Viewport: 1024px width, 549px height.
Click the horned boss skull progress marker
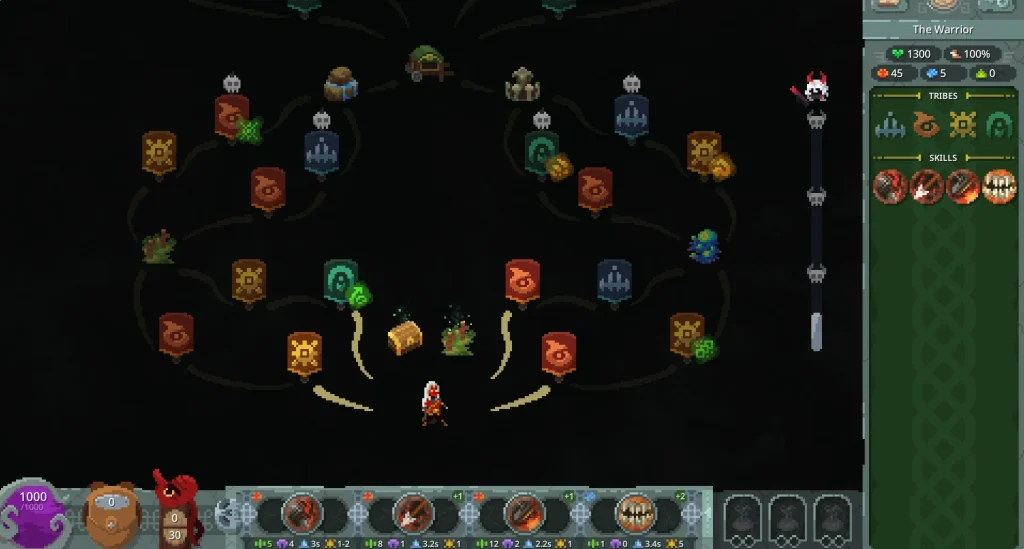click(816, 90)
